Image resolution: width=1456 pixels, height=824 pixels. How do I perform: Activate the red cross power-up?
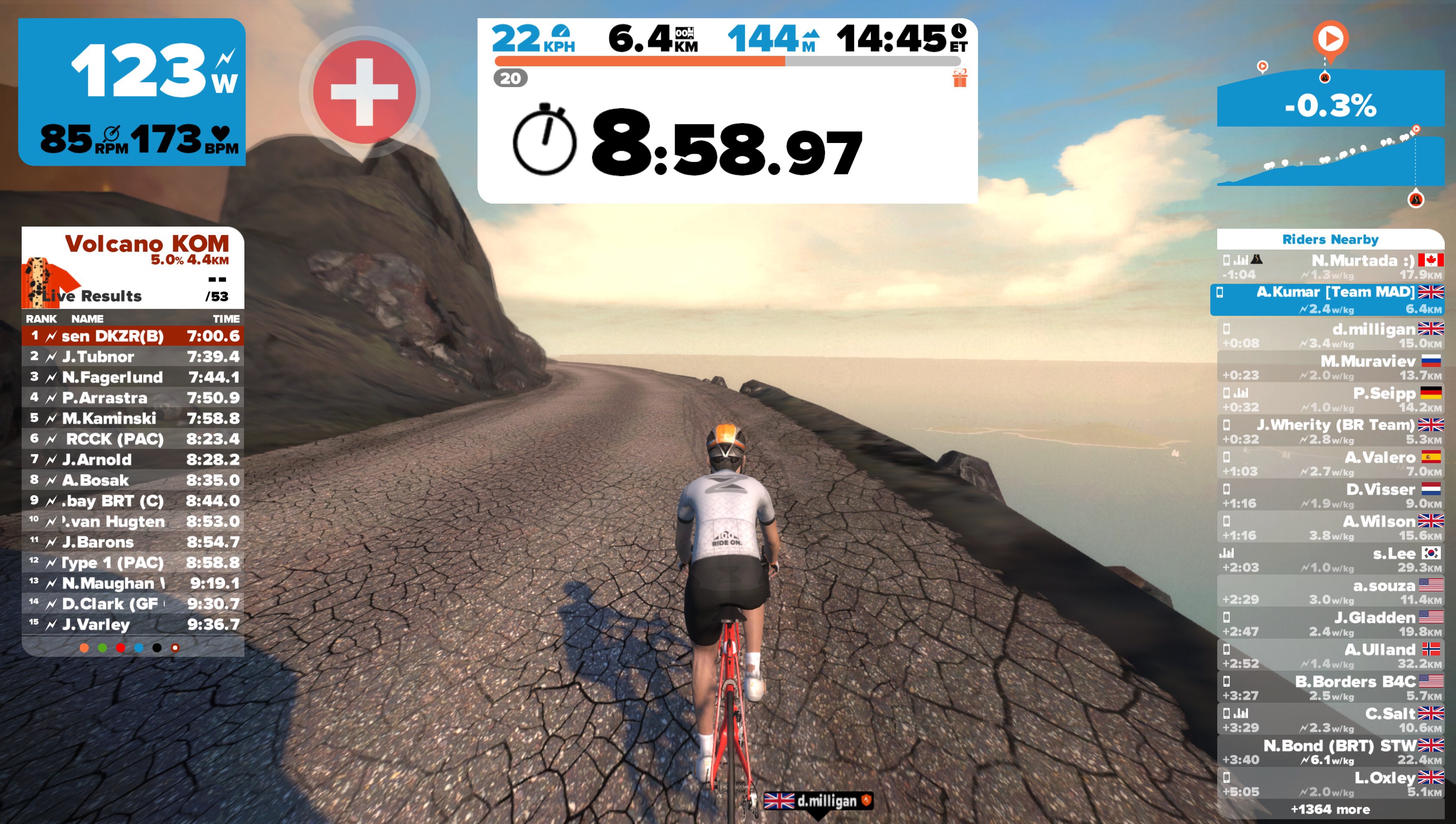tap(364, 92)
